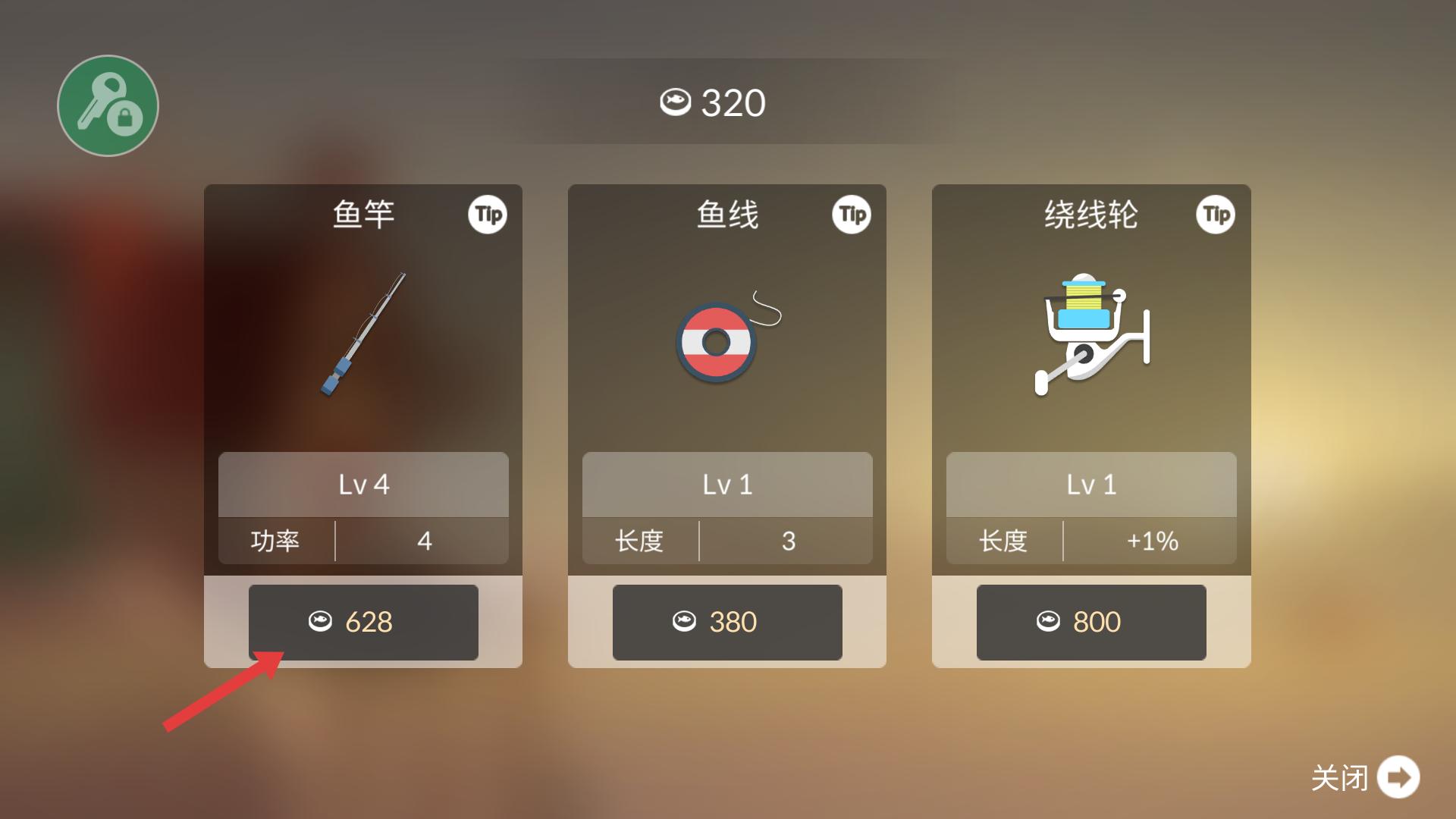The width and height of the screenshot is (1456, 819).
Task: Select the red fishing line spool image
Action: [x=717, y=343]
